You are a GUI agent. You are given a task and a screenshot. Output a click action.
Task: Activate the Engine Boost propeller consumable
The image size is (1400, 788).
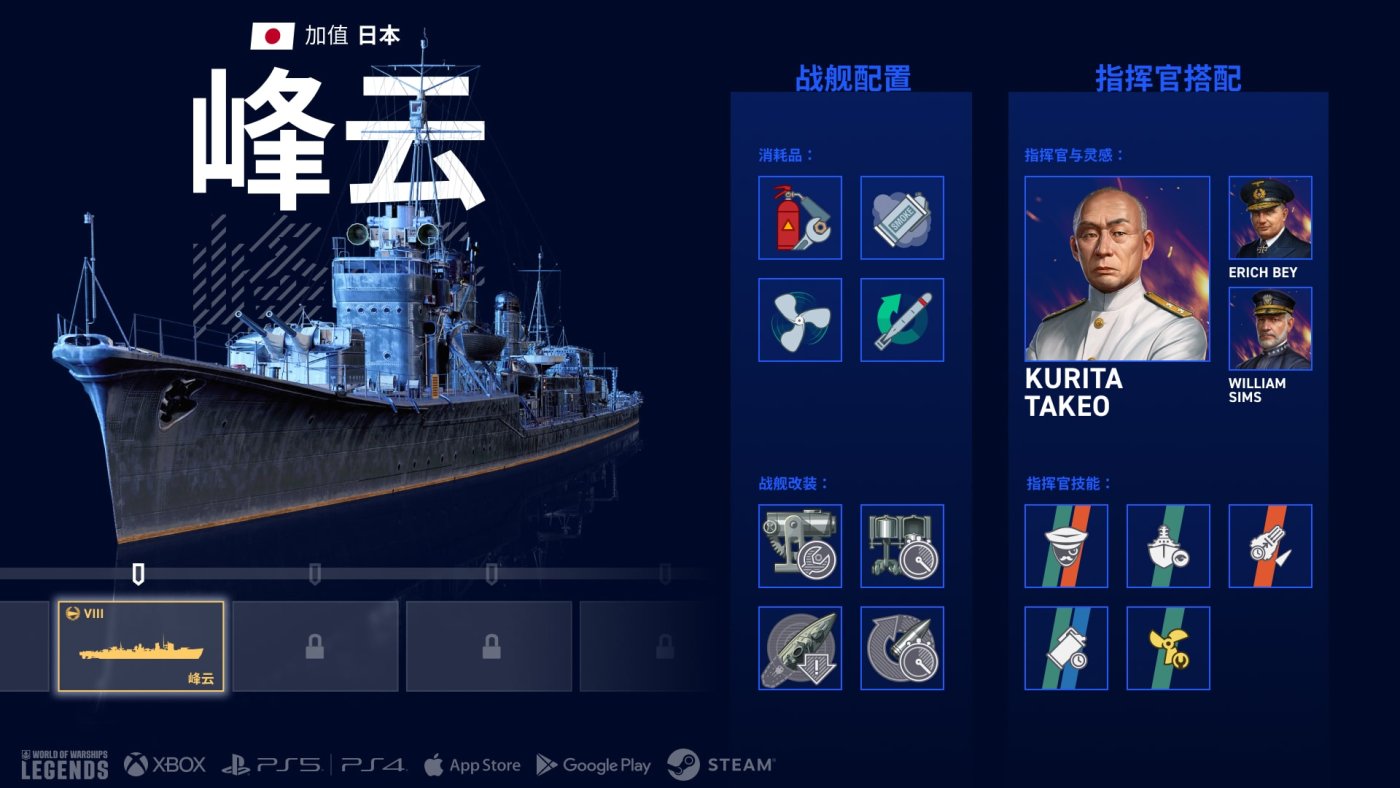coord(800,320)
